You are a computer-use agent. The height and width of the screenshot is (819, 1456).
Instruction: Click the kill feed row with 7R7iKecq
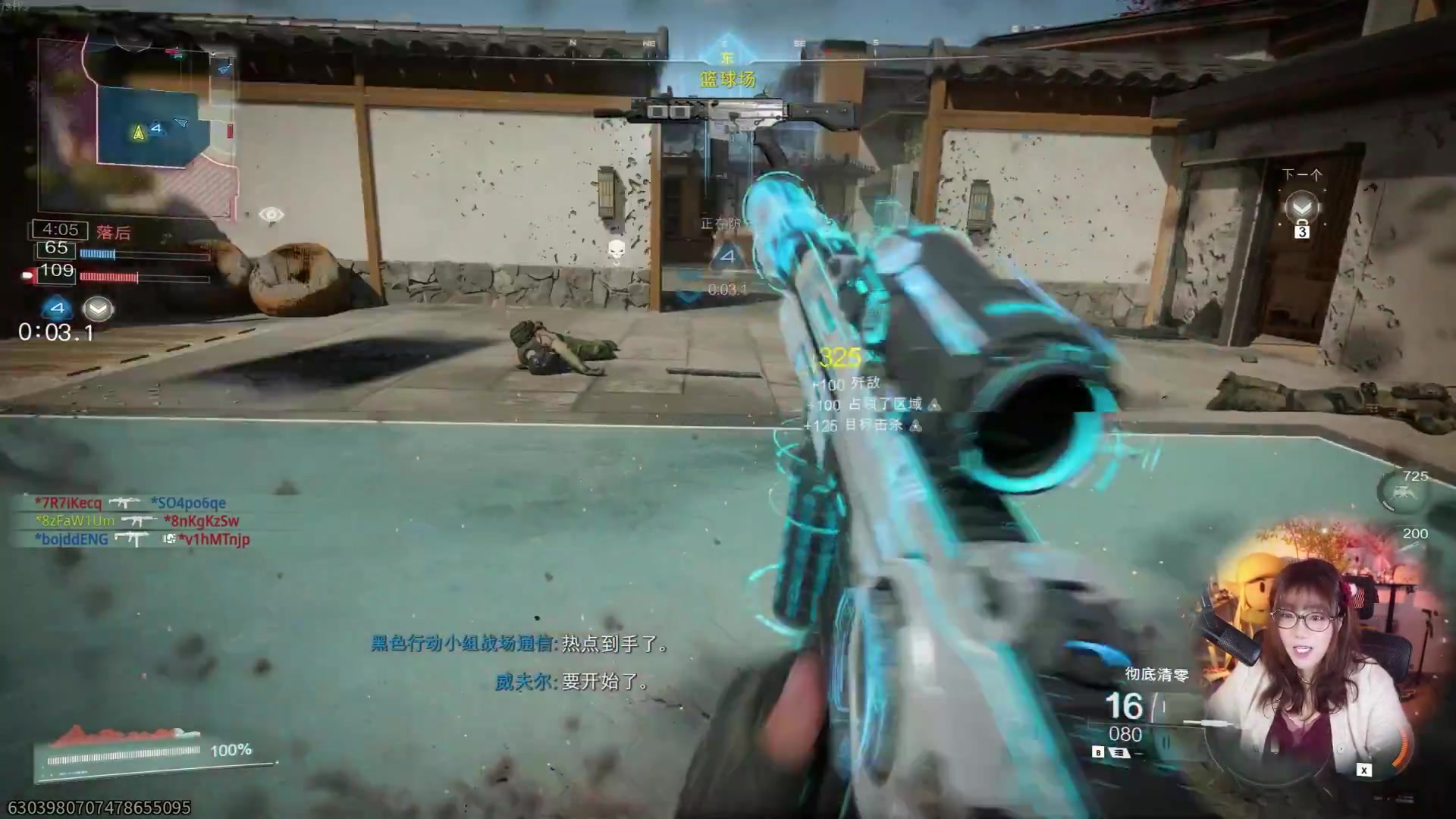[x=130, y=503]
